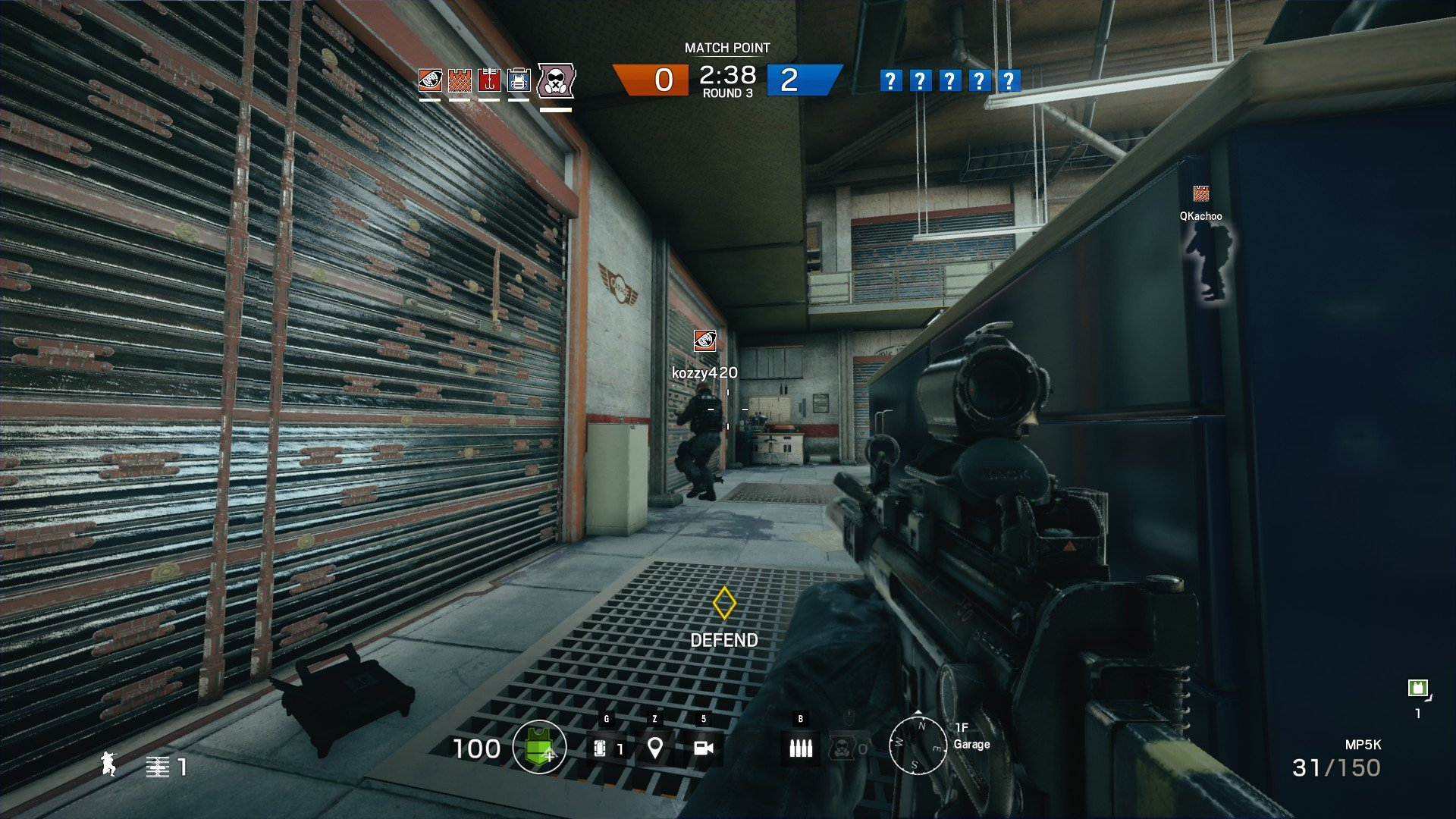This screenshot has height=819, width=1456.
Task: Click the ping marker icon bound to Z
Action: pos(654,748)
